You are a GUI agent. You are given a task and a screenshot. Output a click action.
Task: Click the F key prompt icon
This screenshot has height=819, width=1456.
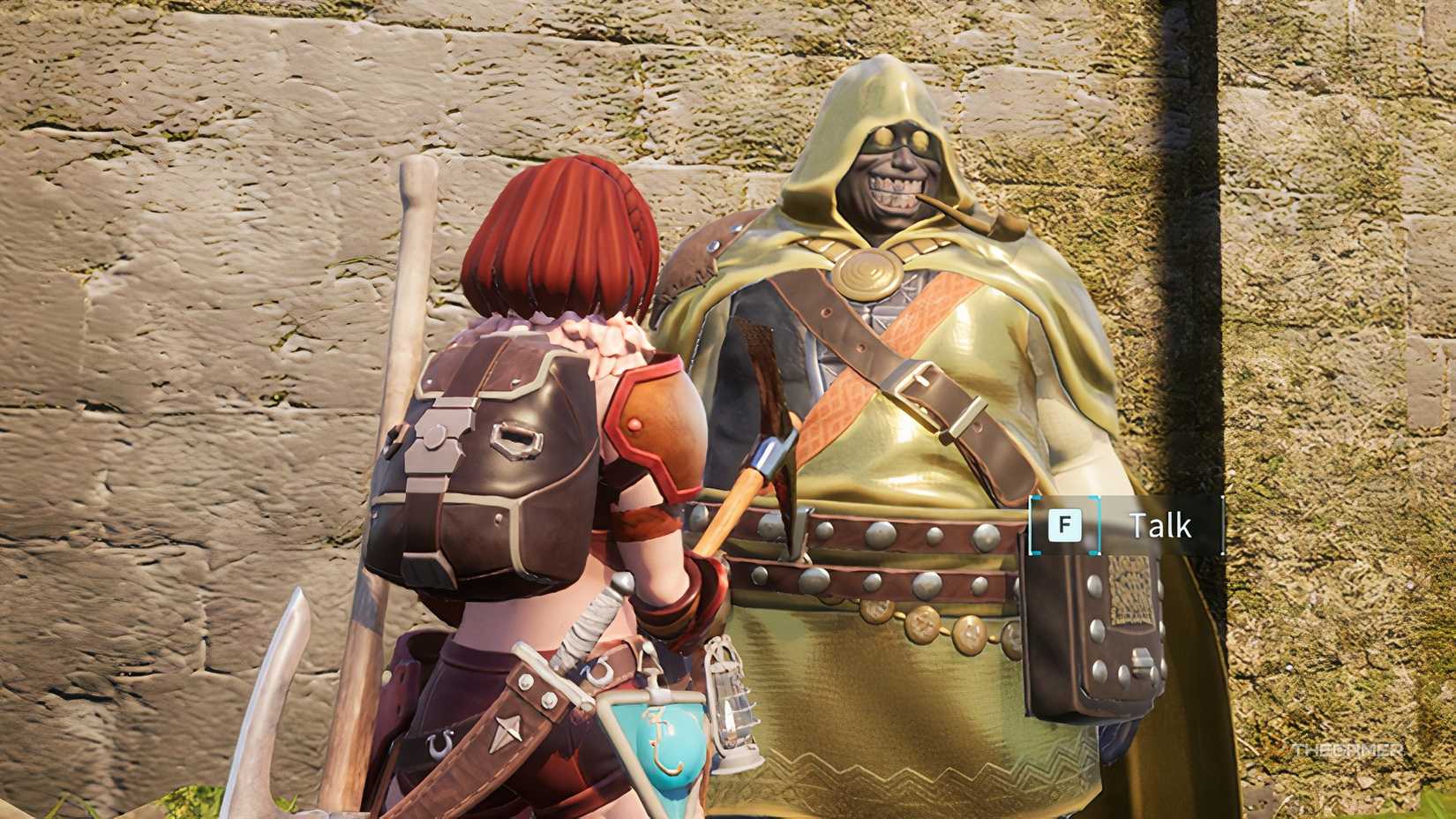pyautogui.click(x=1064, y=524)
